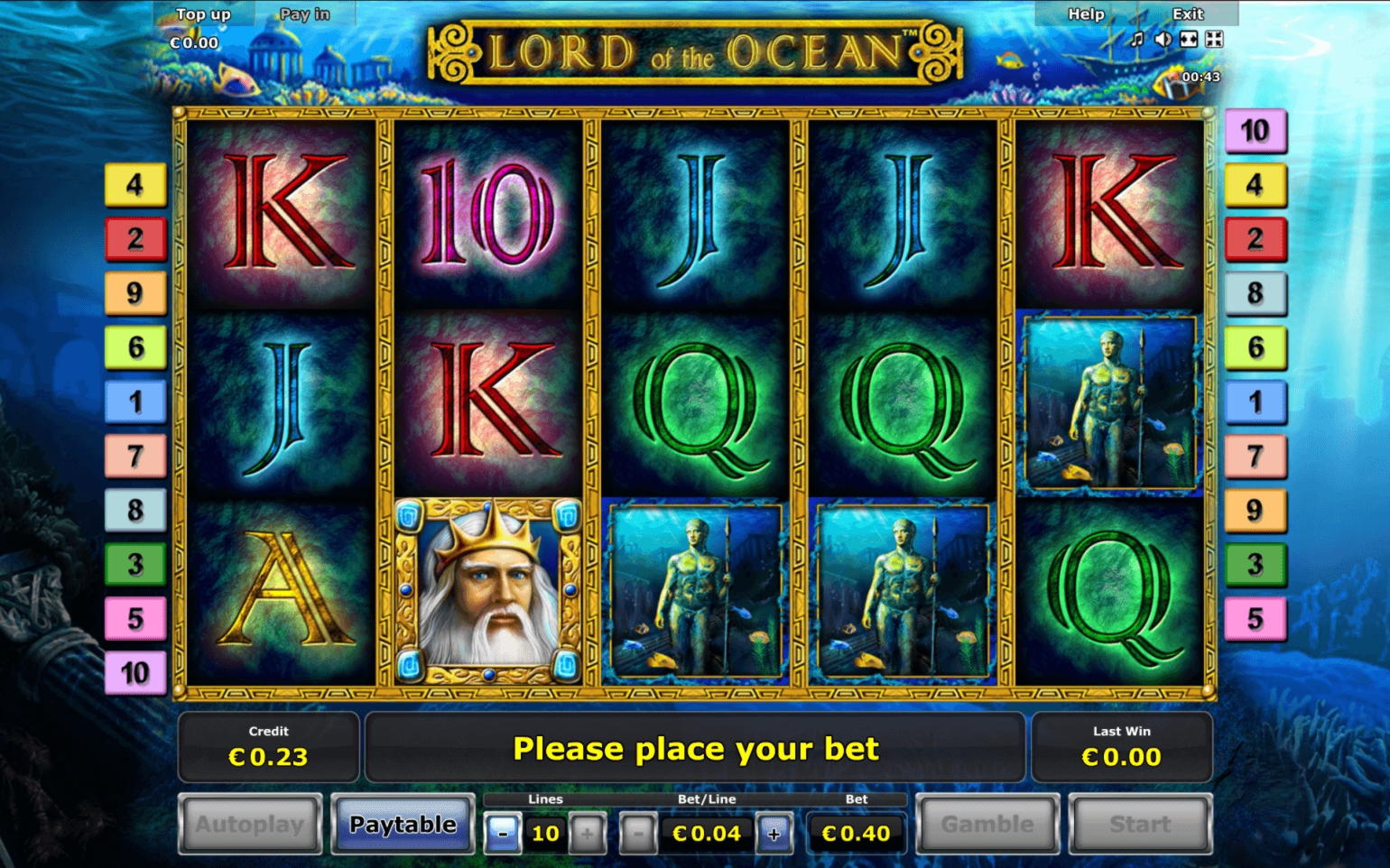Viewport: 1390px width, 868px height.
Task: Toggle the Gamble feature
Action: click(x=987, y=824)
